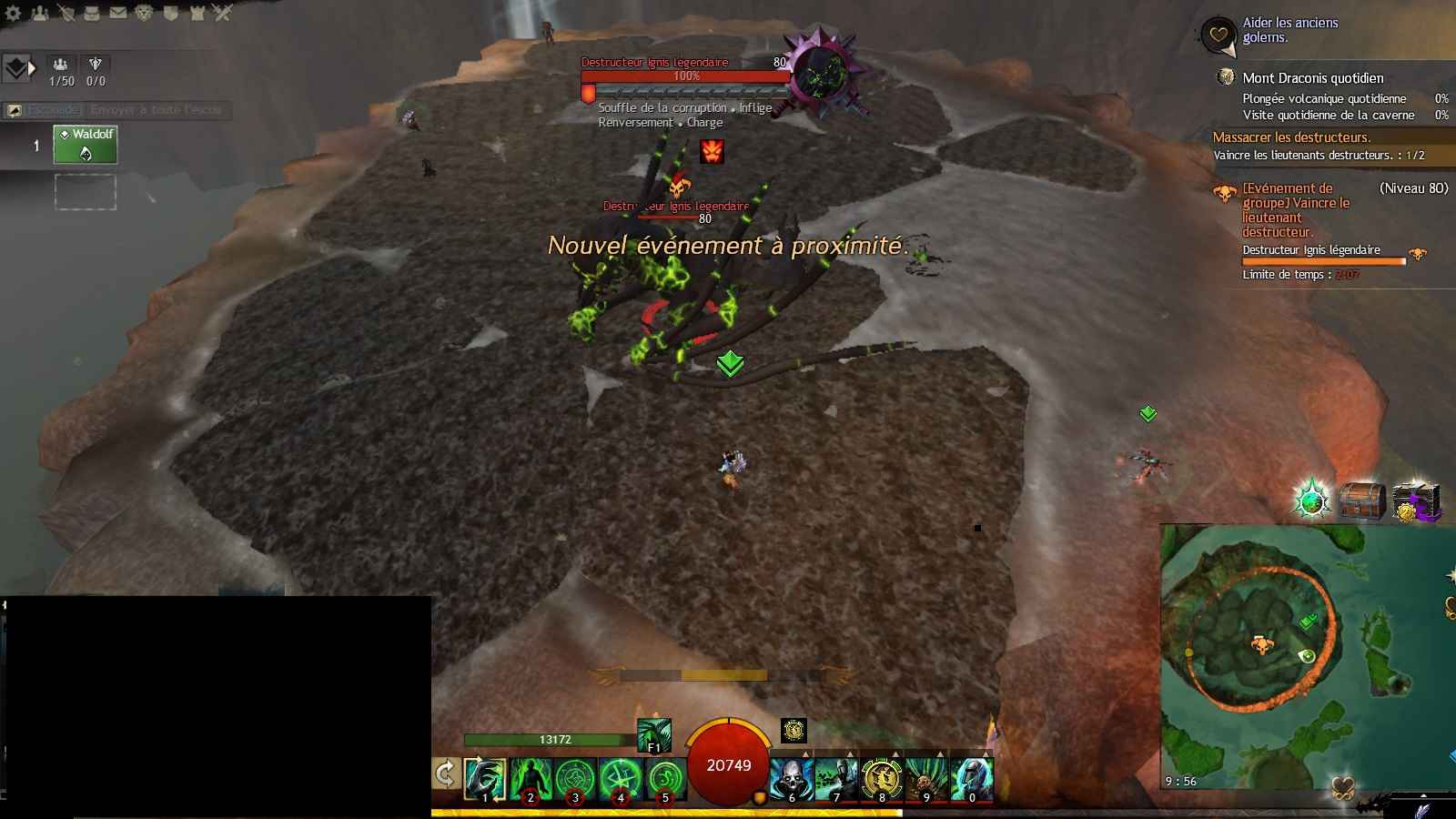Open the contacts and friends panel icon
The image size is (1456, 819).
[40, 13]
